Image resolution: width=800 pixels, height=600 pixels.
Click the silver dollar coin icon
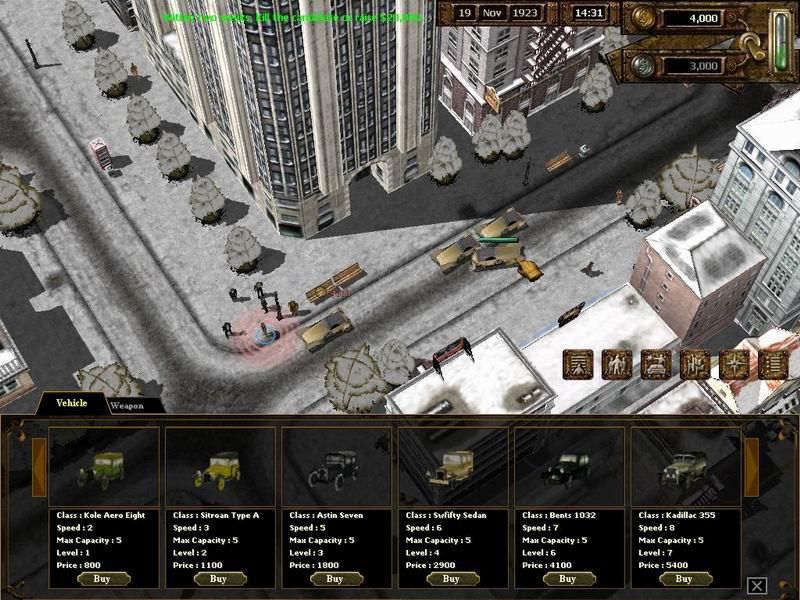641,64
